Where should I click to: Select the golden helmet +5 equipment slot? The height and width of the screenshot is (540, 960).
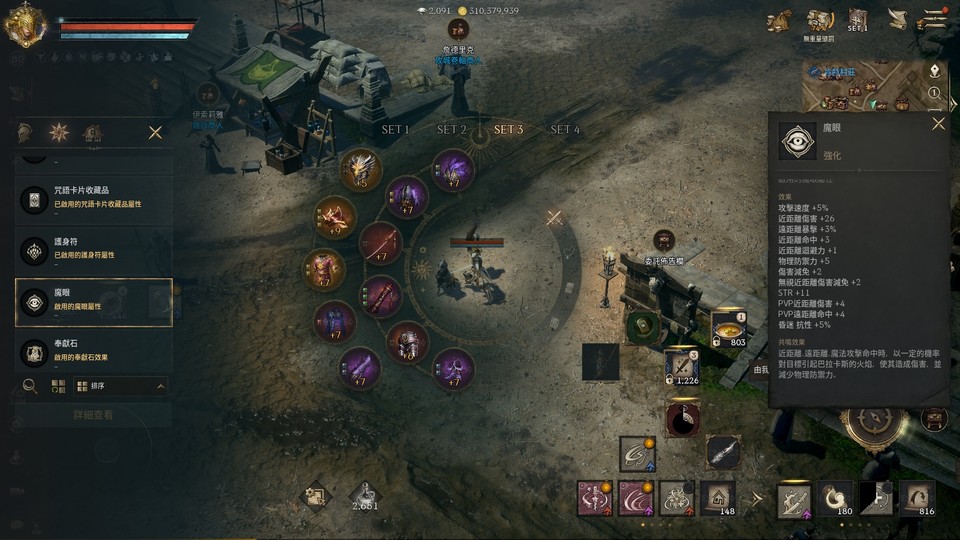click(x=360, y=170)
